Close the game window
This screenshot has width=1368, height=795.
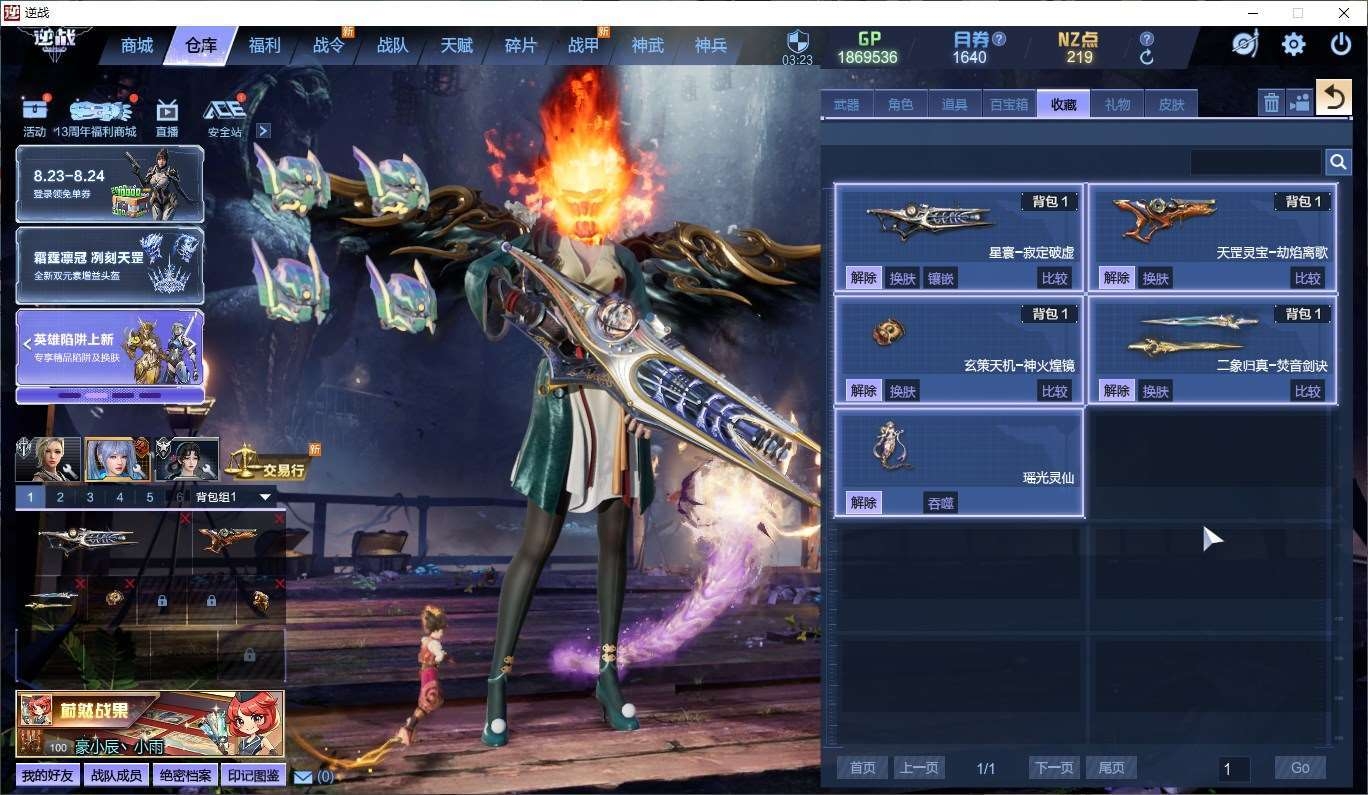pyautogui.click(x=1344, y=13)
